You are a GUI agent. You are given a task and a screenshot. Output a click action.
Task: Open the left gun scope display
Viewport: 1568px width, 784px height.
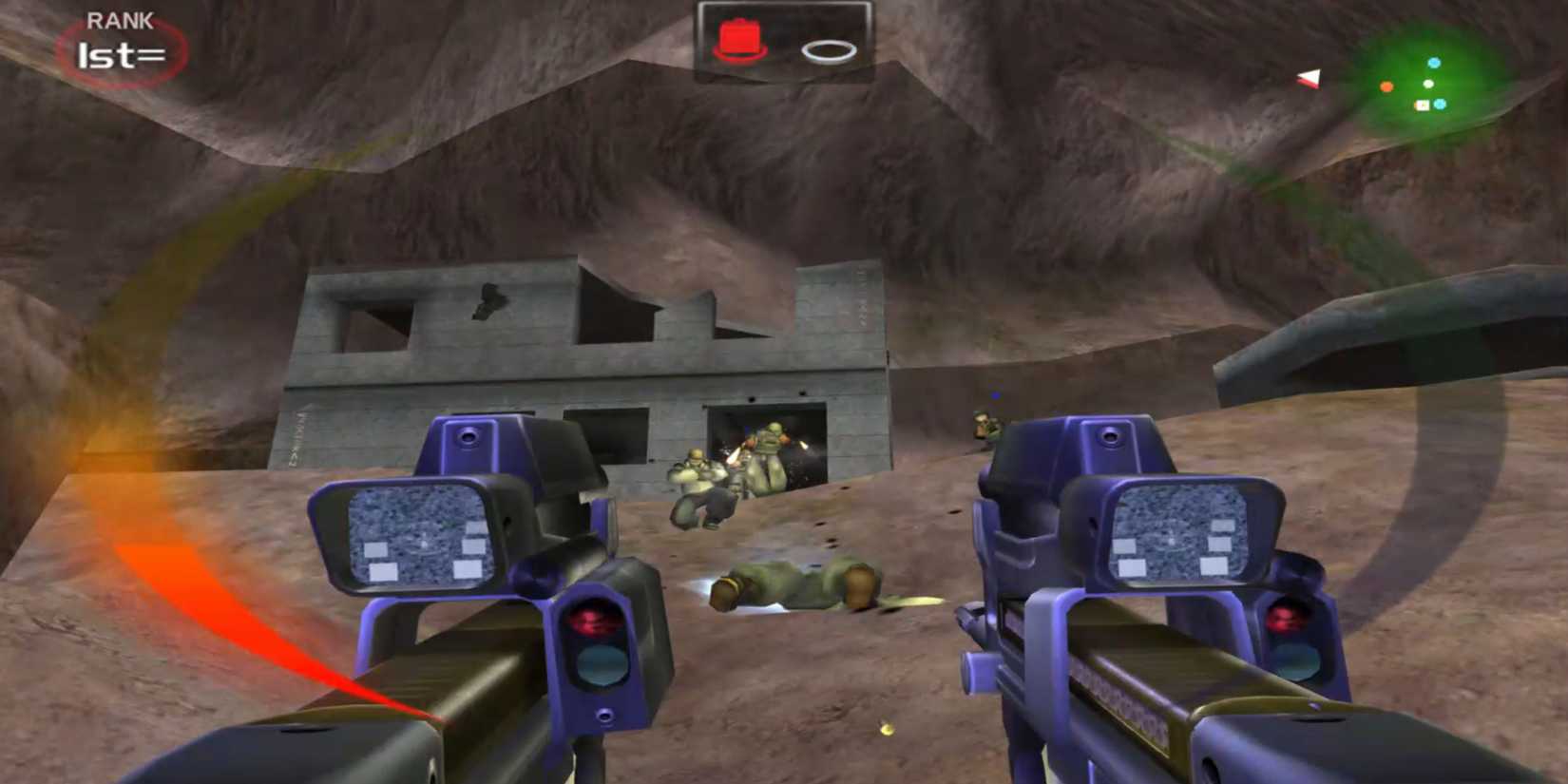(x=418, y=537)
